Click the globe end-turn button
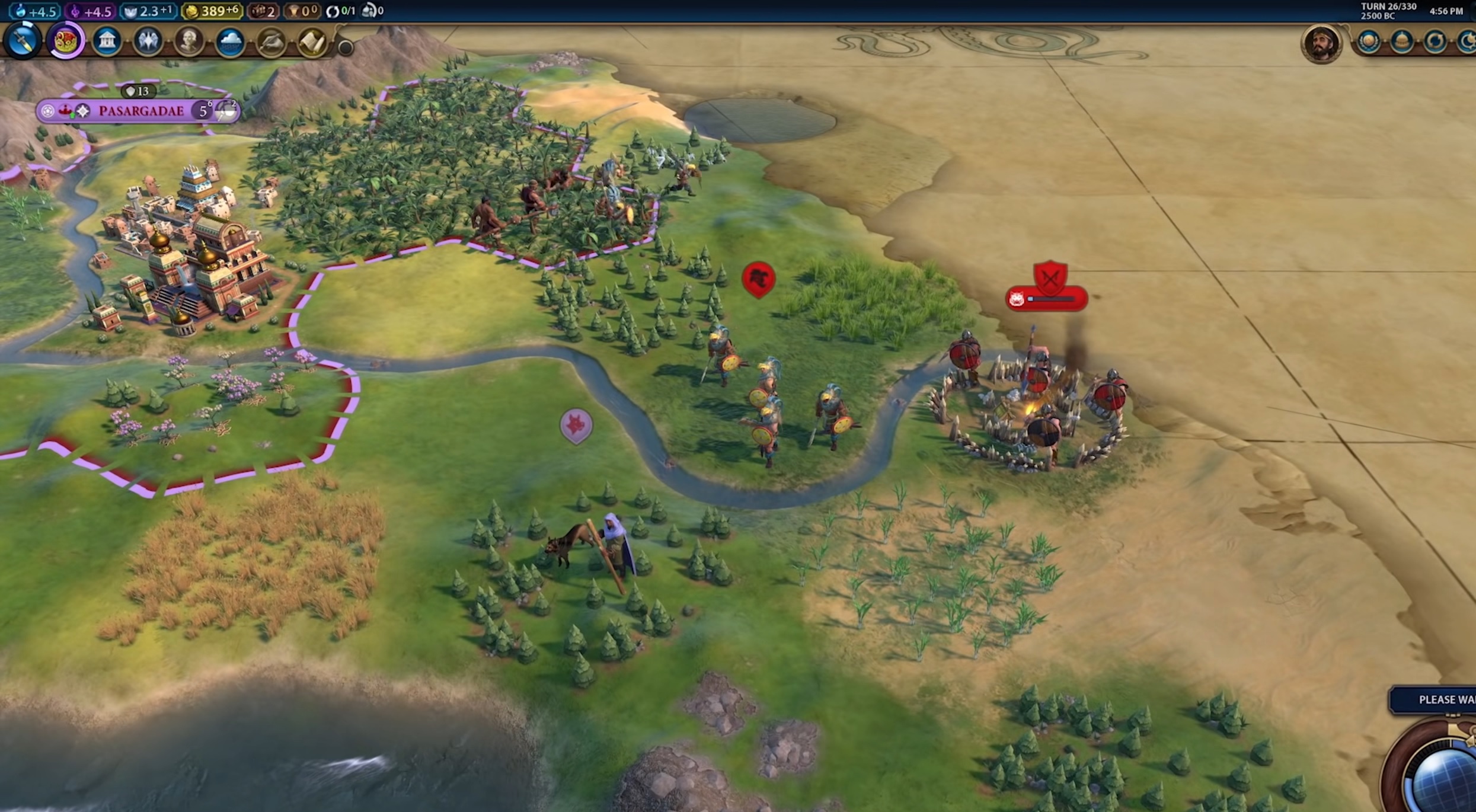This screenshot has width=1476, height=812. tap(1446, 782)
